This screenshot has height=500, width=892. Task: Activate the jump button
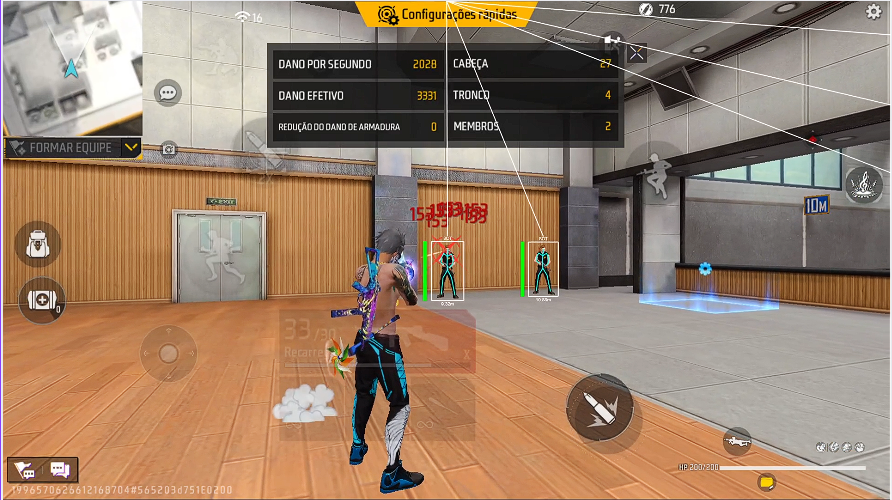[x=655, y=172]
